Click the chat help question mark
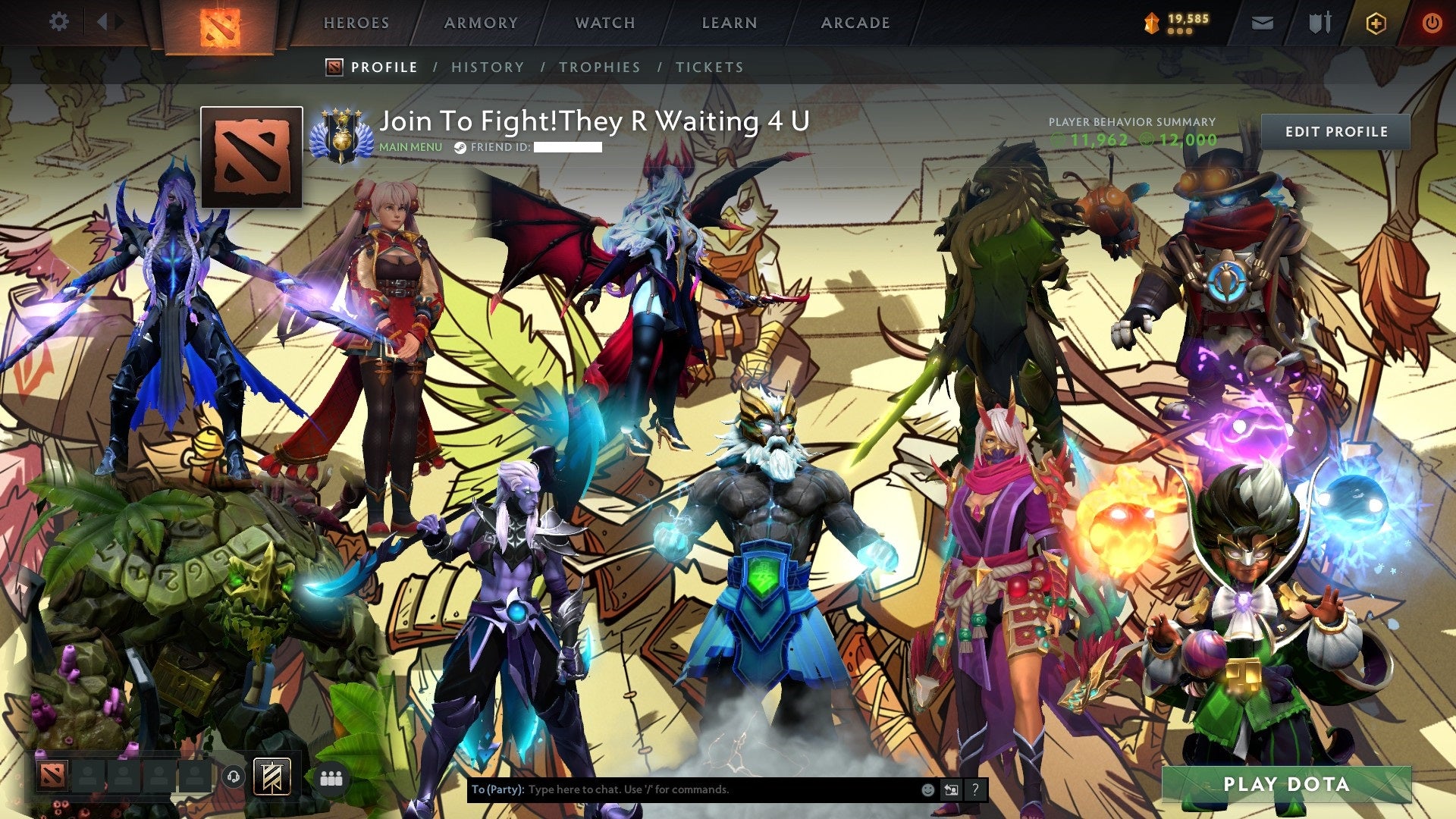 975,789
